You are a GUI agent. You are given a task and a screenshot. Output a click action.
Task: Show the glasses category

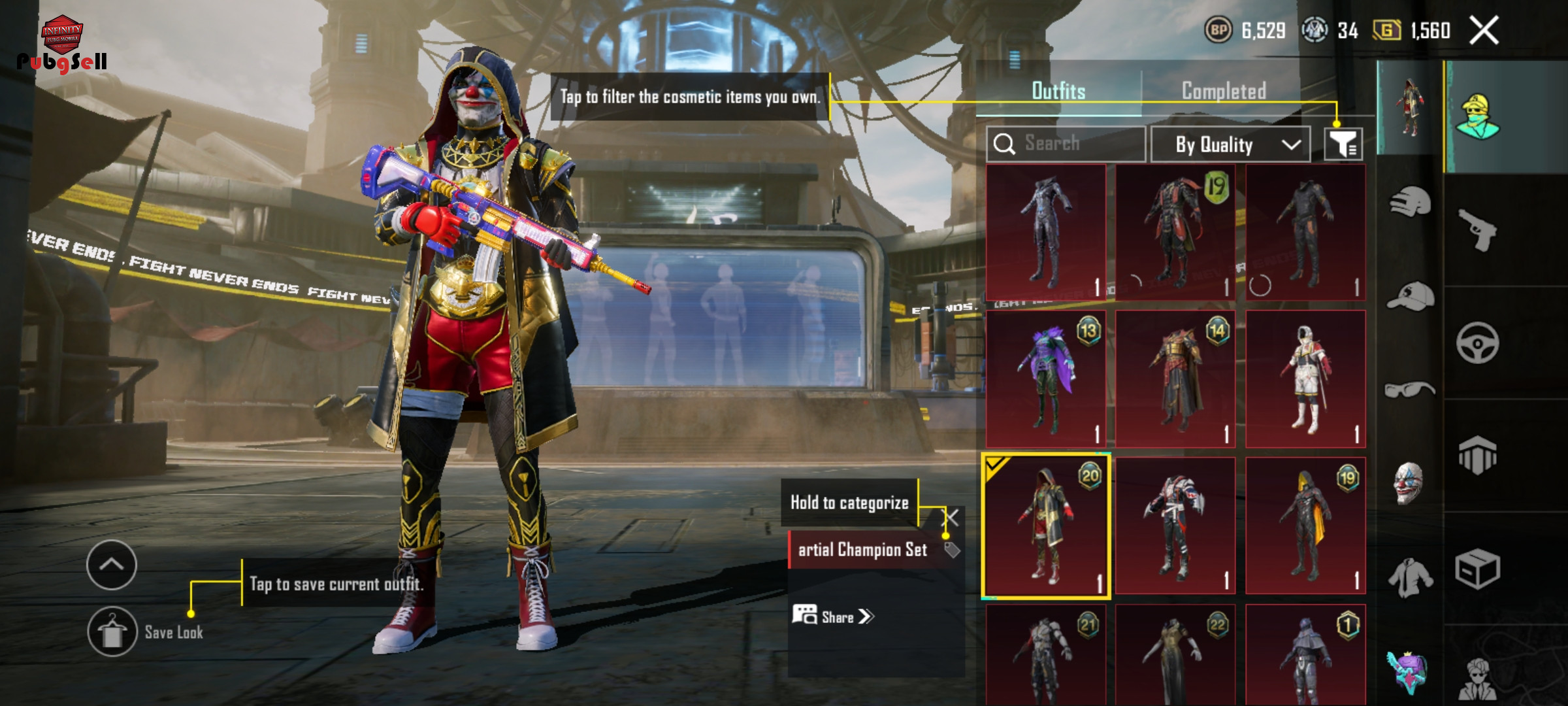click(x=1410, y=390)
